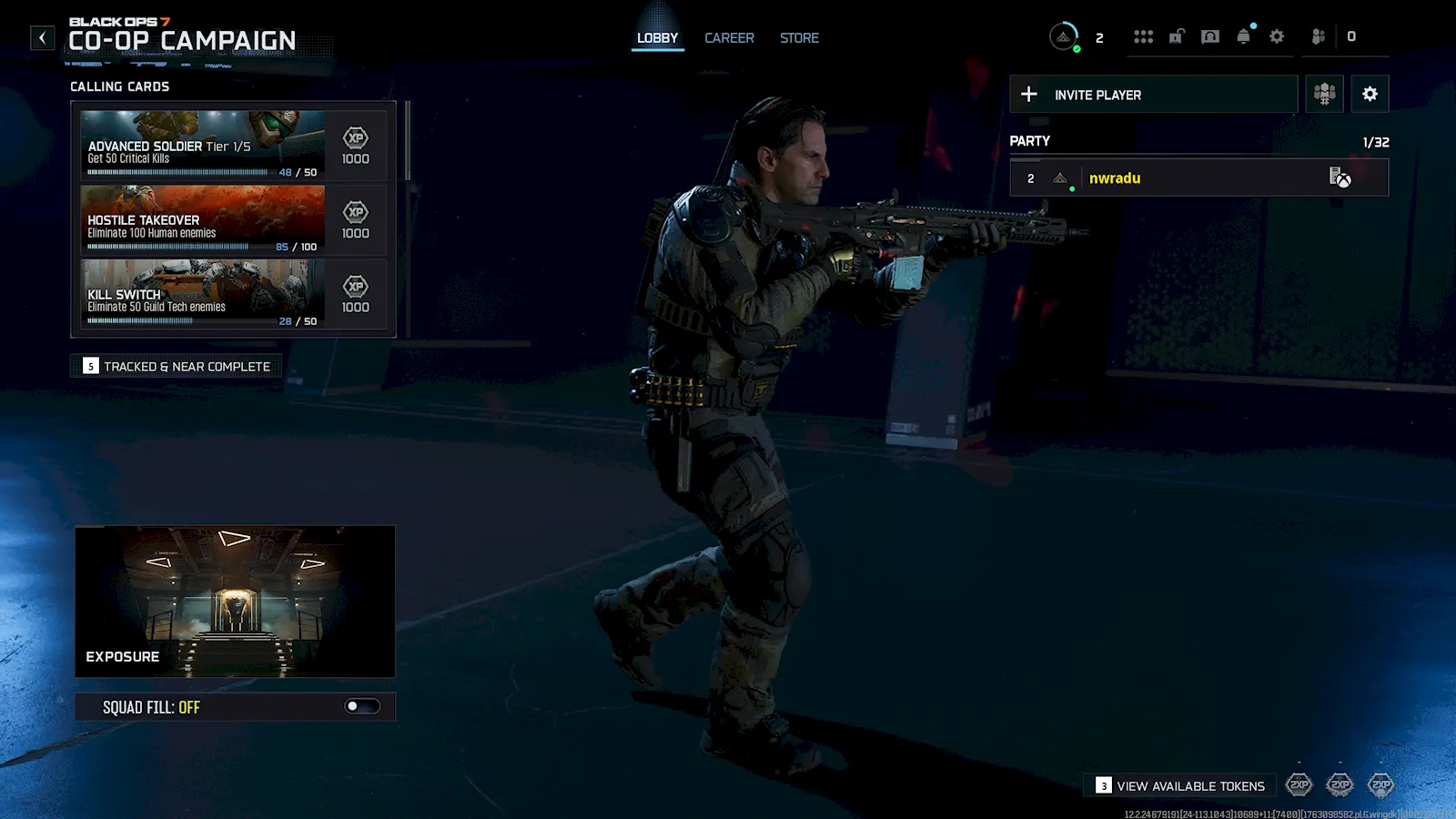This screenshot has height=819, width=1456.
Task: Open the Store tab
Action: 799,38
